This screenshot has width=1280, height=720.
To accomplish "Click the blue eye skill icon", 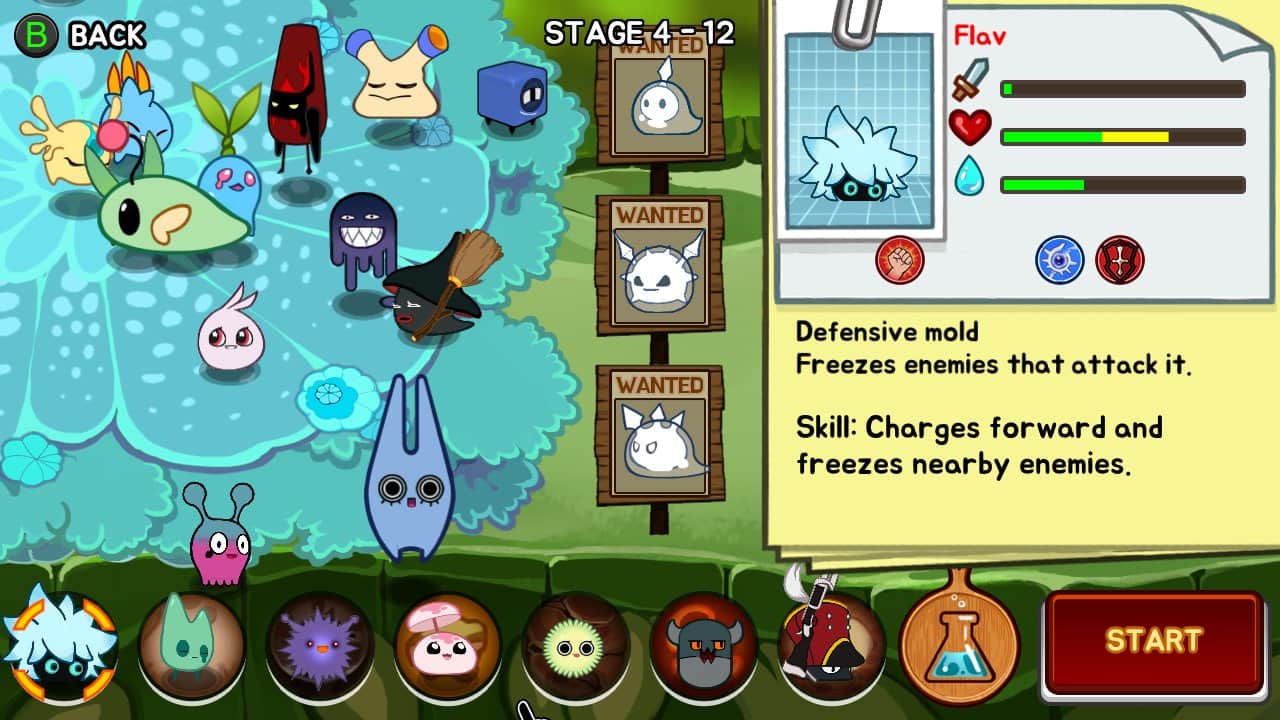I will click(x=1058, y=260).
